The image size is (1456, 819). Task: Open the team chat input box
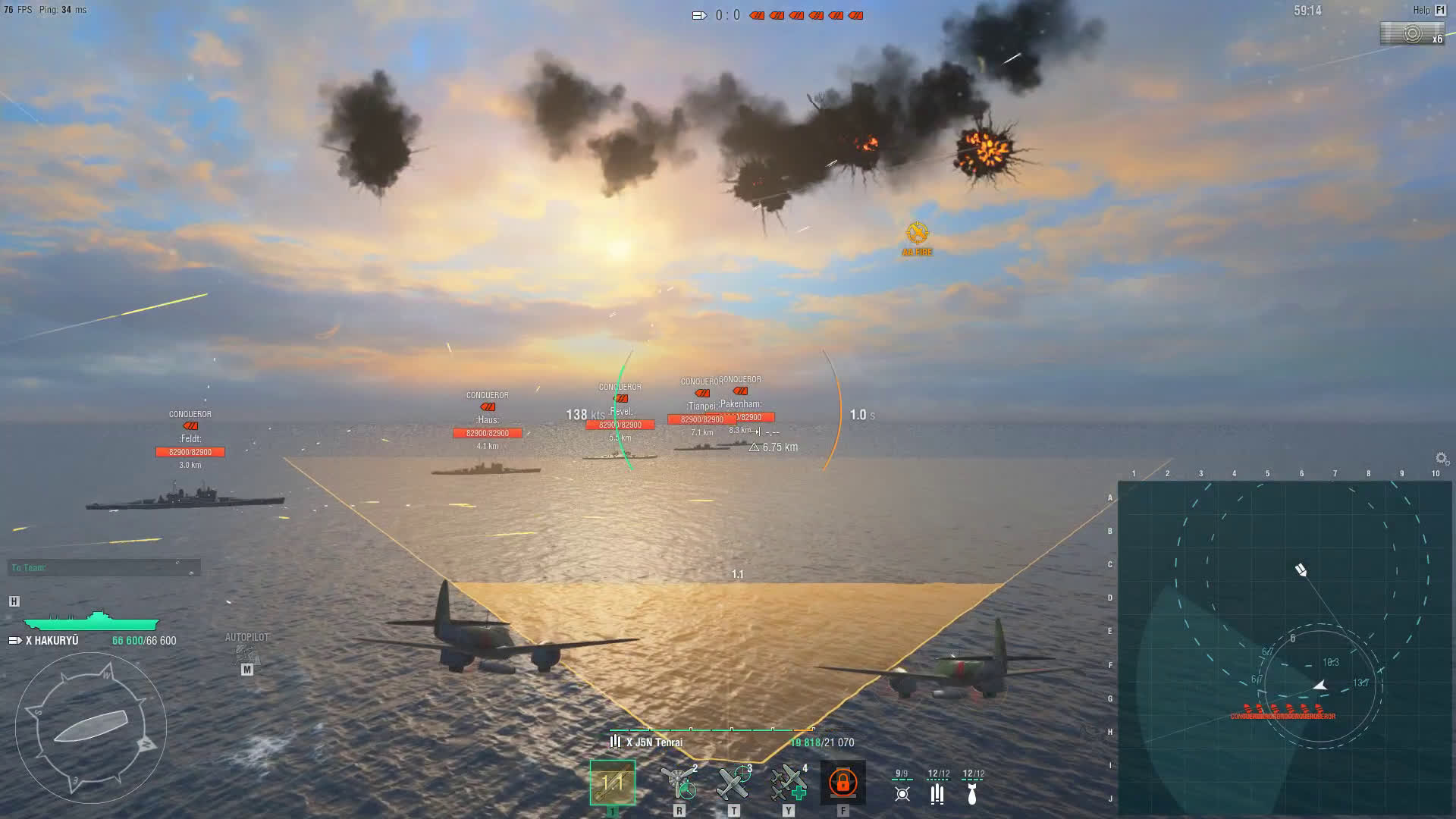pos(104,568)
